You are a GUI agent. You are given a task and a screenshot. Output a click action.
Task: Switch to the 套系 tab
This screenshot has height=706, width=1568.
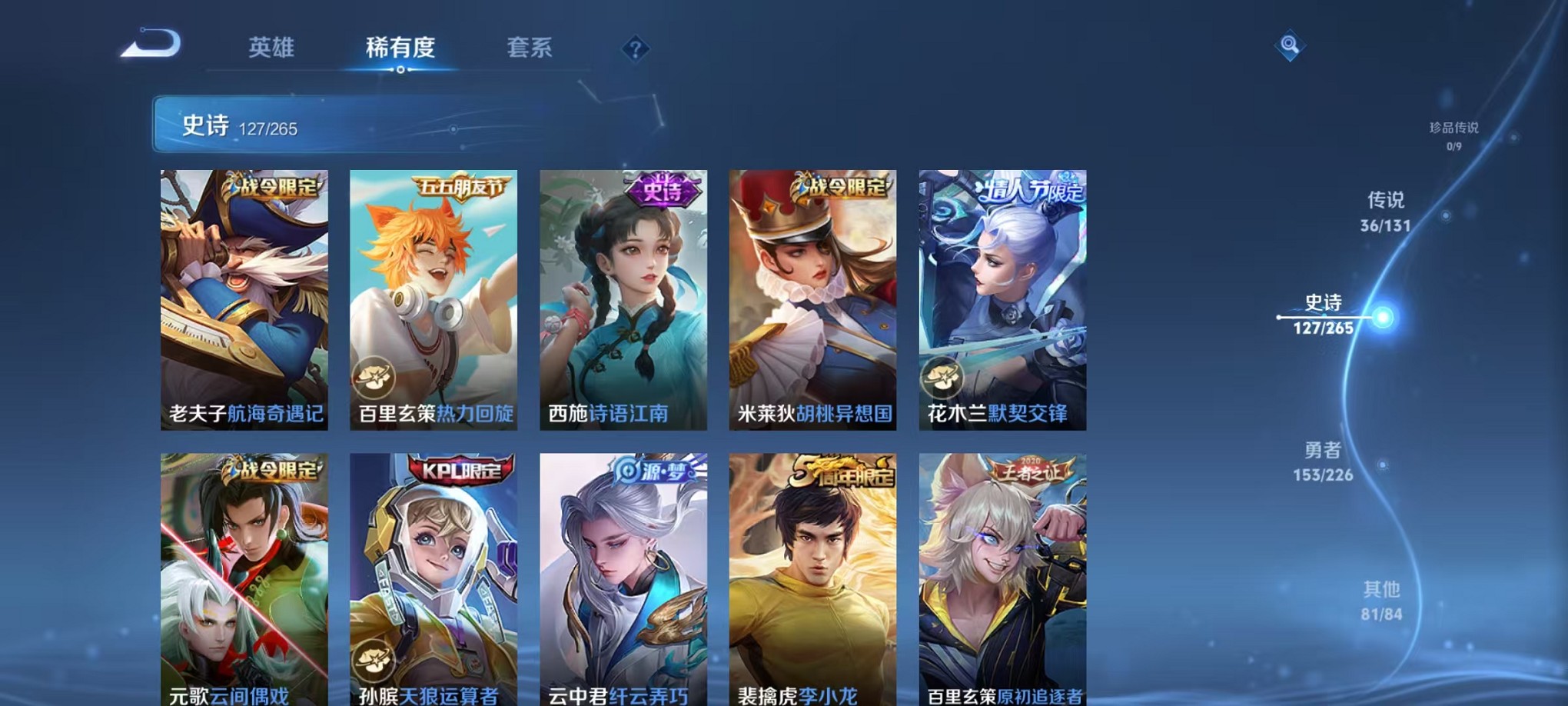tap(529, 48)
